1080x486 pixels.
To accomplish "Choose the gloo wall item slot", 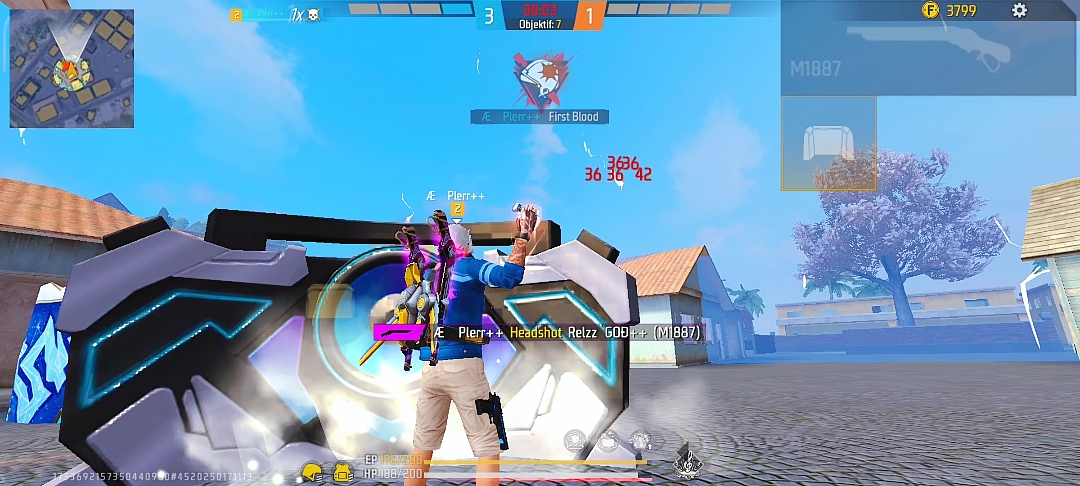I will point(828,143).
